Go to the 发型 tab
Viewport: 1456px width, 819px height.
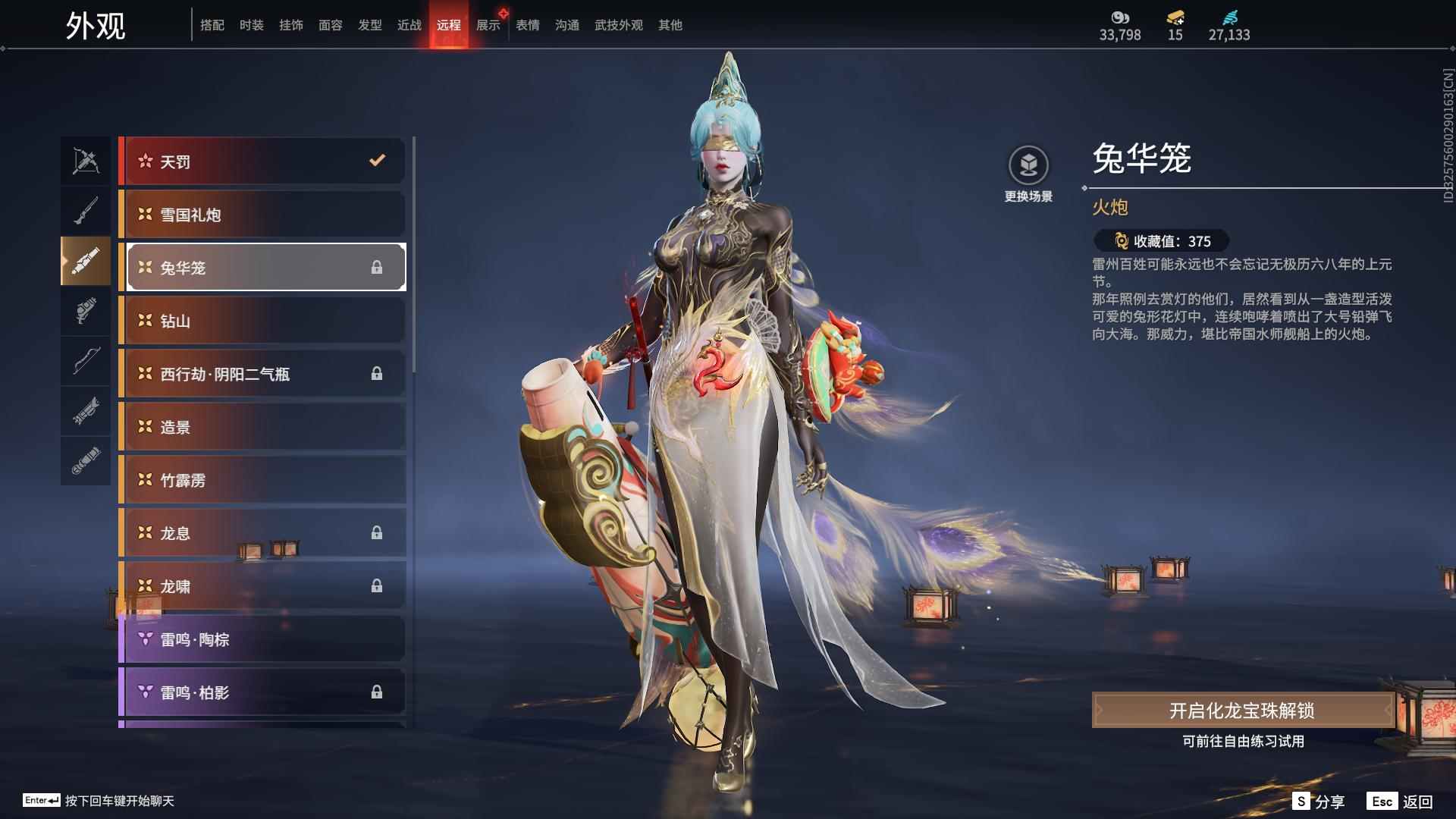coord(369,25)
